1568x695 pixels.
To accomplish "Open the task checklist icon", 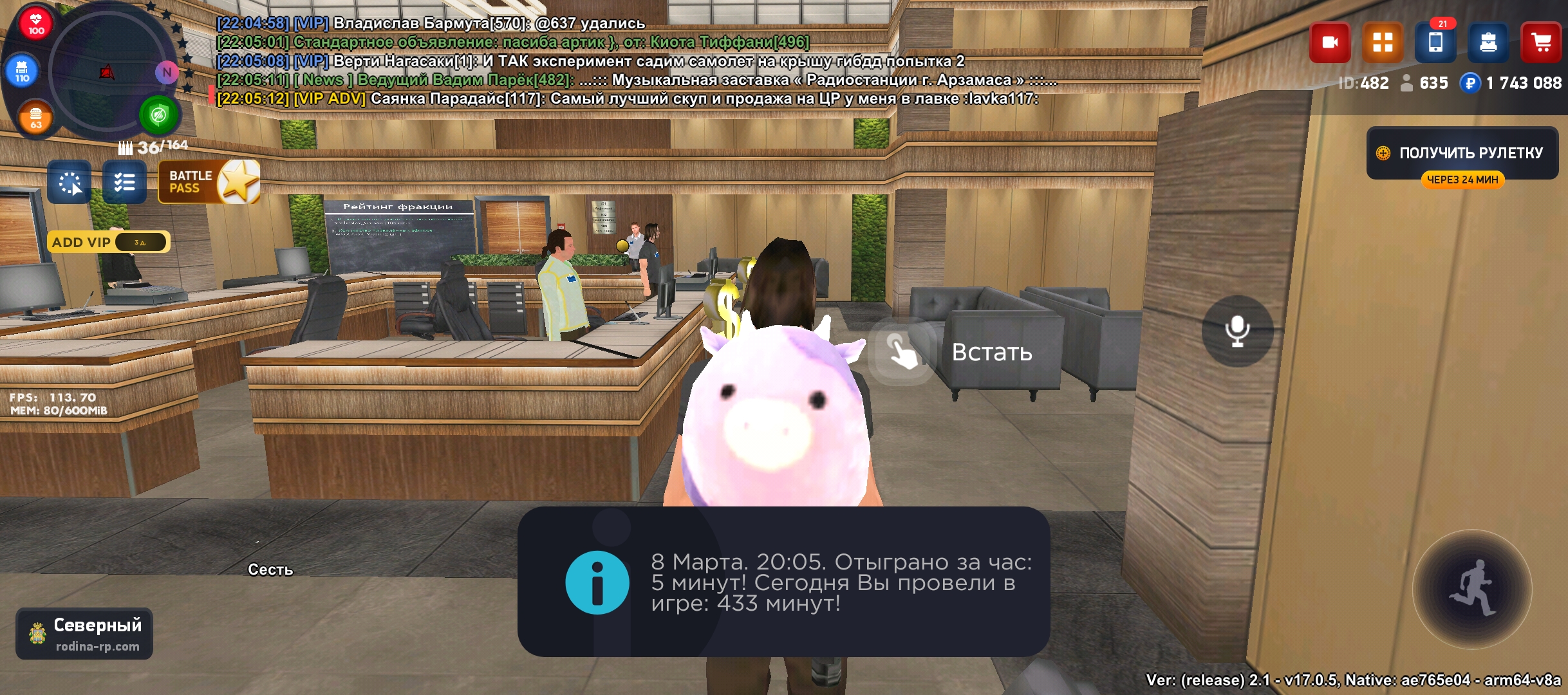I will click(x=124, y=183).
